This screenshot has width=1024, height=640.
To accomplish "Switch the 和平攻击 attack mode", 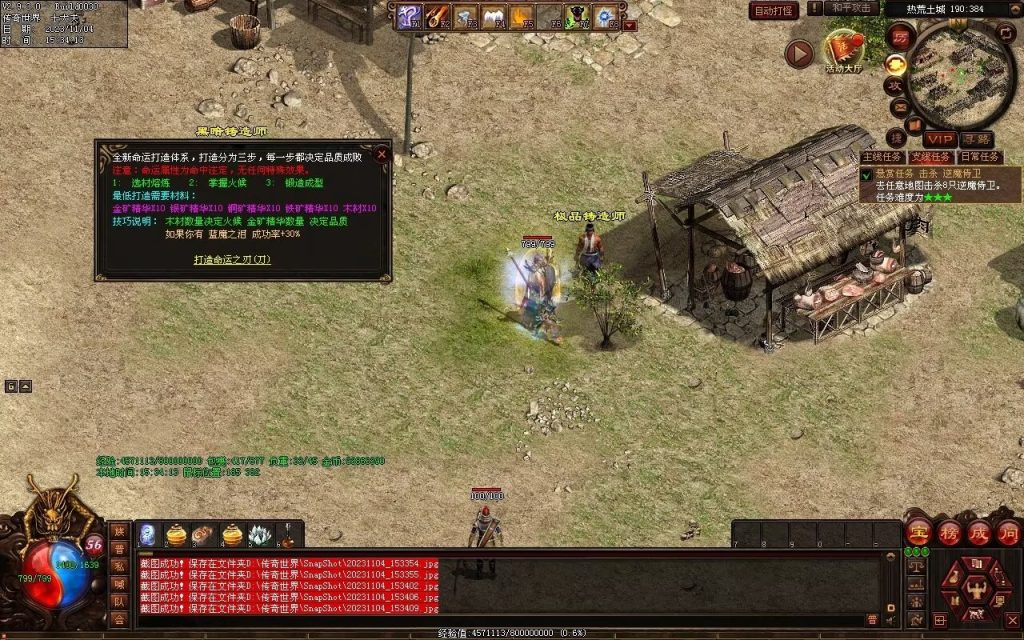I will [851, 8].
